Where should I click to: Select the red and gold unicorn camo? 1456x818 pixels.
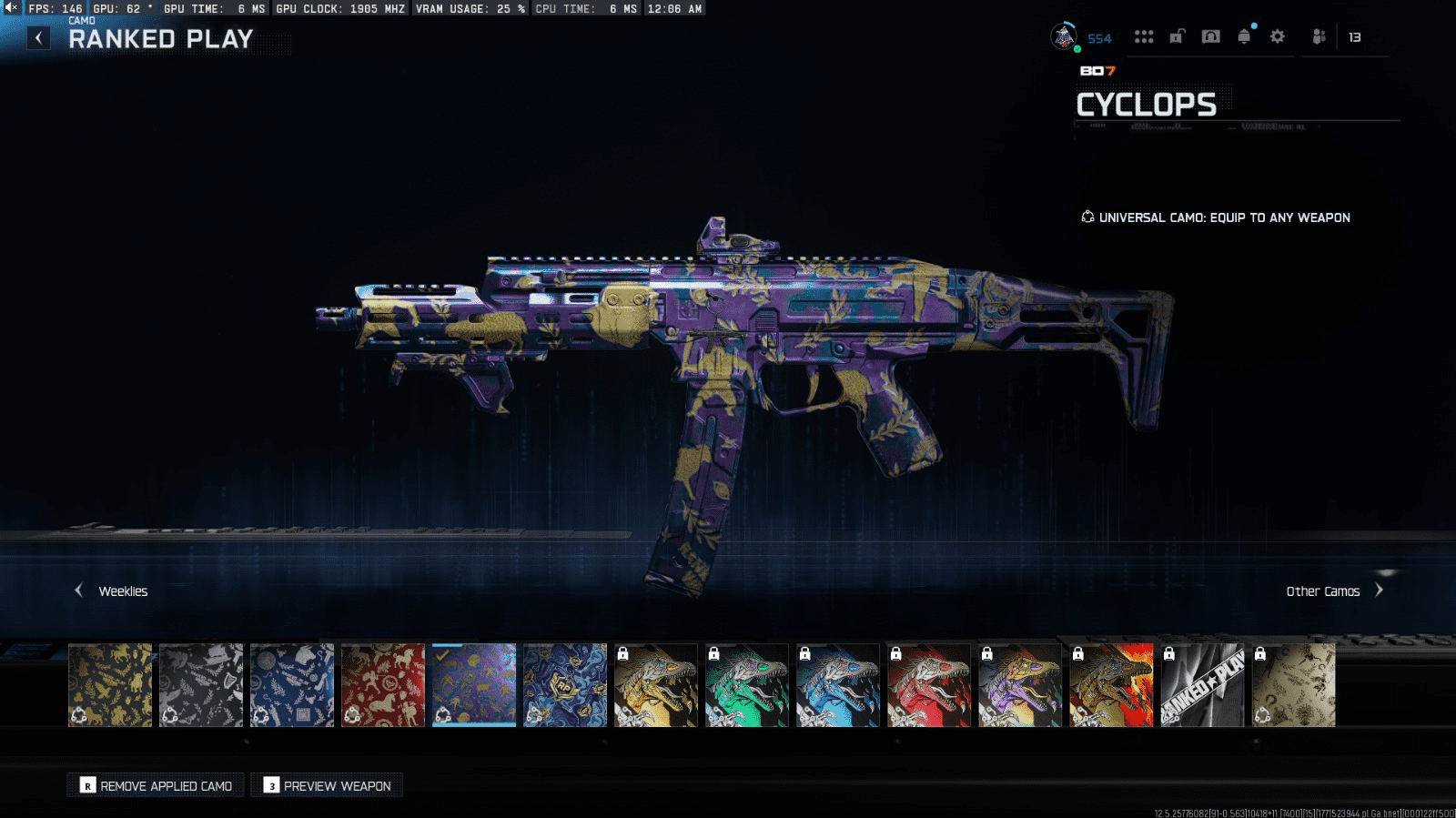point(383,685)
